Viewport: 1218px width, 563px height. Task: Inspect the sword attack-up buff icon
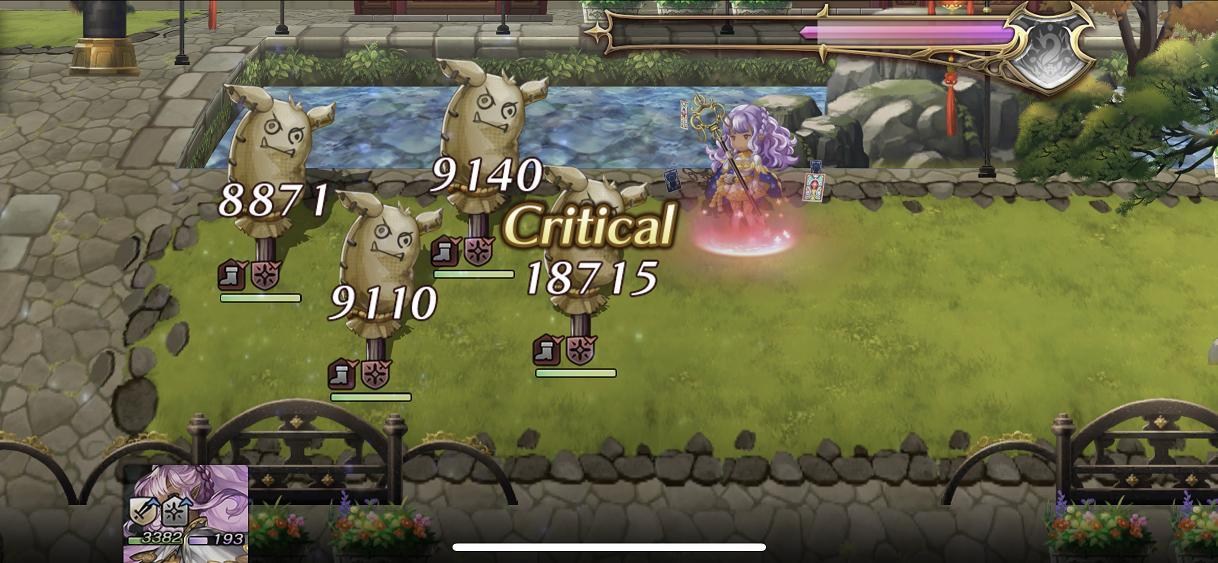click(142, 511)
